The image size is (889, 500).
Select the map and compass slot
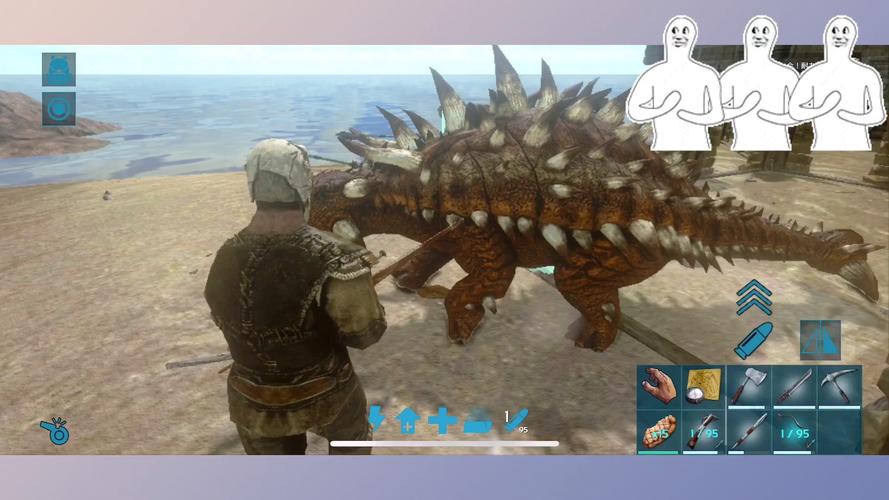click(x=703, y=386)
